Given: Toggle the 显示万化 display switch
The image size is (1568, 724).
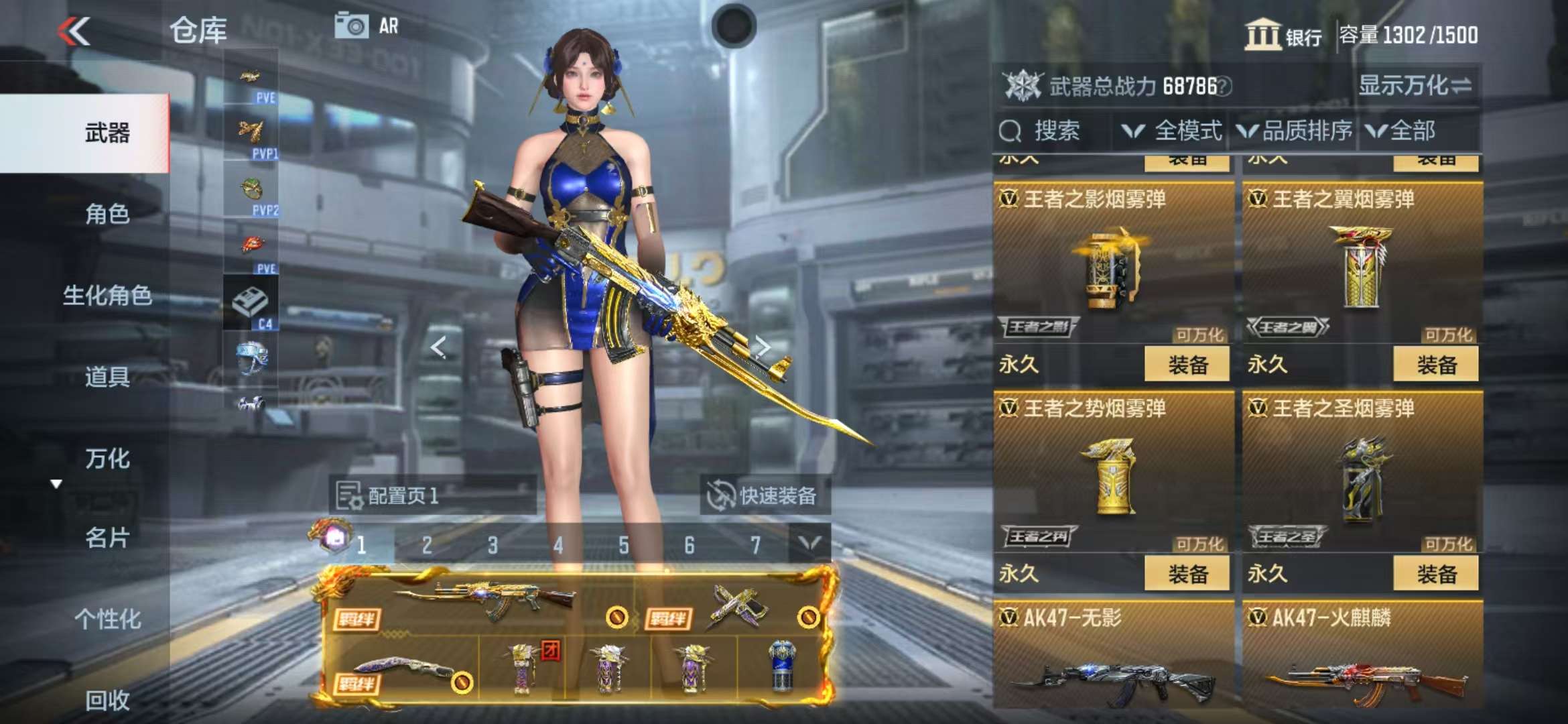Looking at the screenshot, I should [1415, 86].
